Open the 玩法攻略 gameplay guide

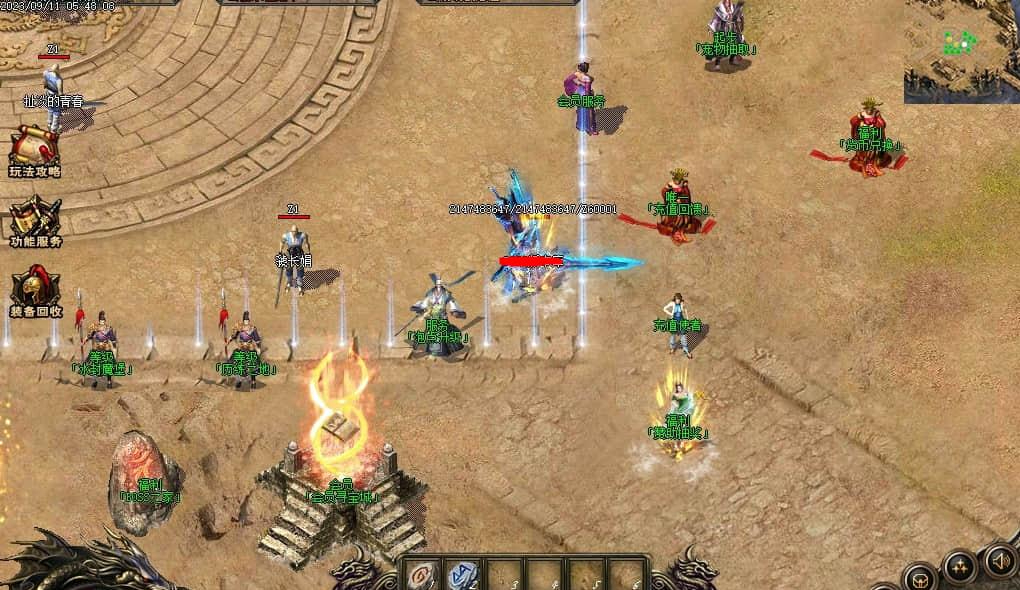tap(35, 151)
